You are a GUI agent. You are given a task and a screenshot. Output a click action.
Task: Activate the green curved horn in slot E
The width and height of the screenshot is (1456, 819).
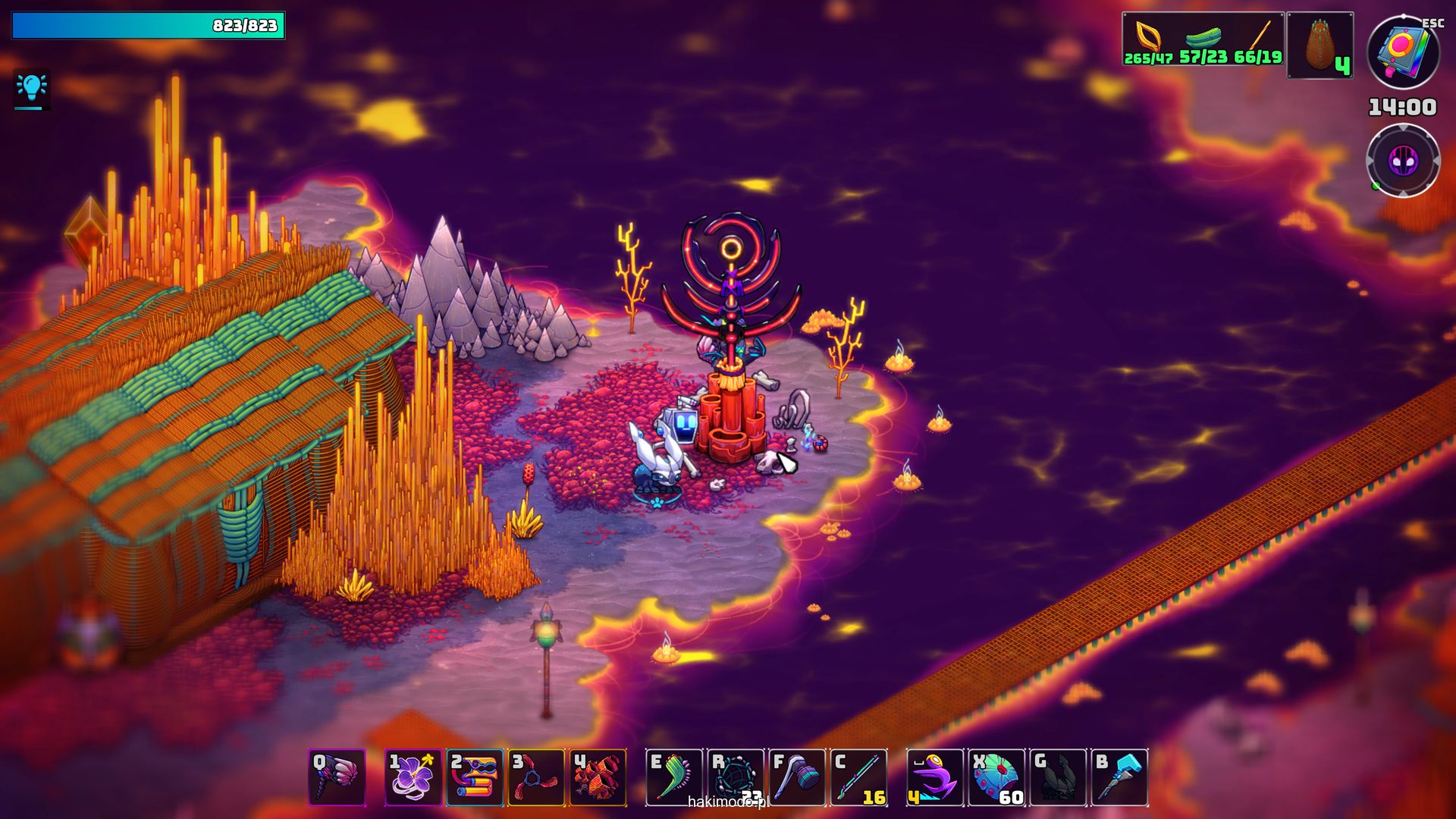pyautogui.click(x=674, y=777)
